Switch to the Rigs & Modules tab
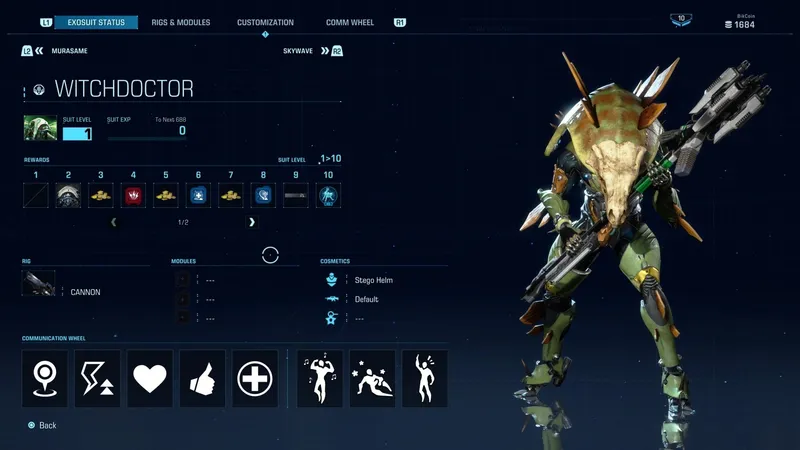The image size is (800, 450). [180, 22]
